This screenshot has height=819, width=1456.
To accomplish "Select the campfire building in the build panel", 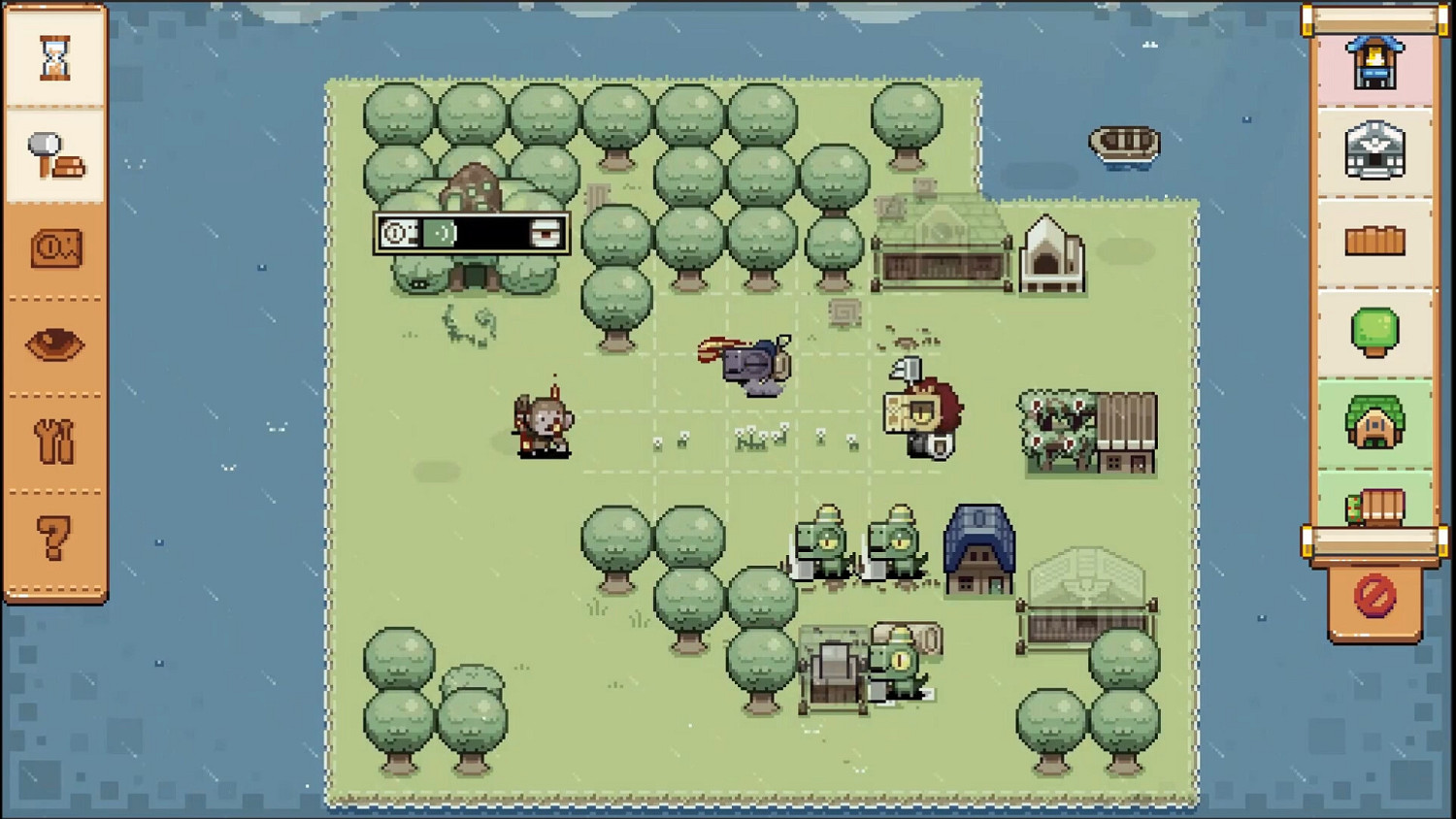I will [1375, 60].
